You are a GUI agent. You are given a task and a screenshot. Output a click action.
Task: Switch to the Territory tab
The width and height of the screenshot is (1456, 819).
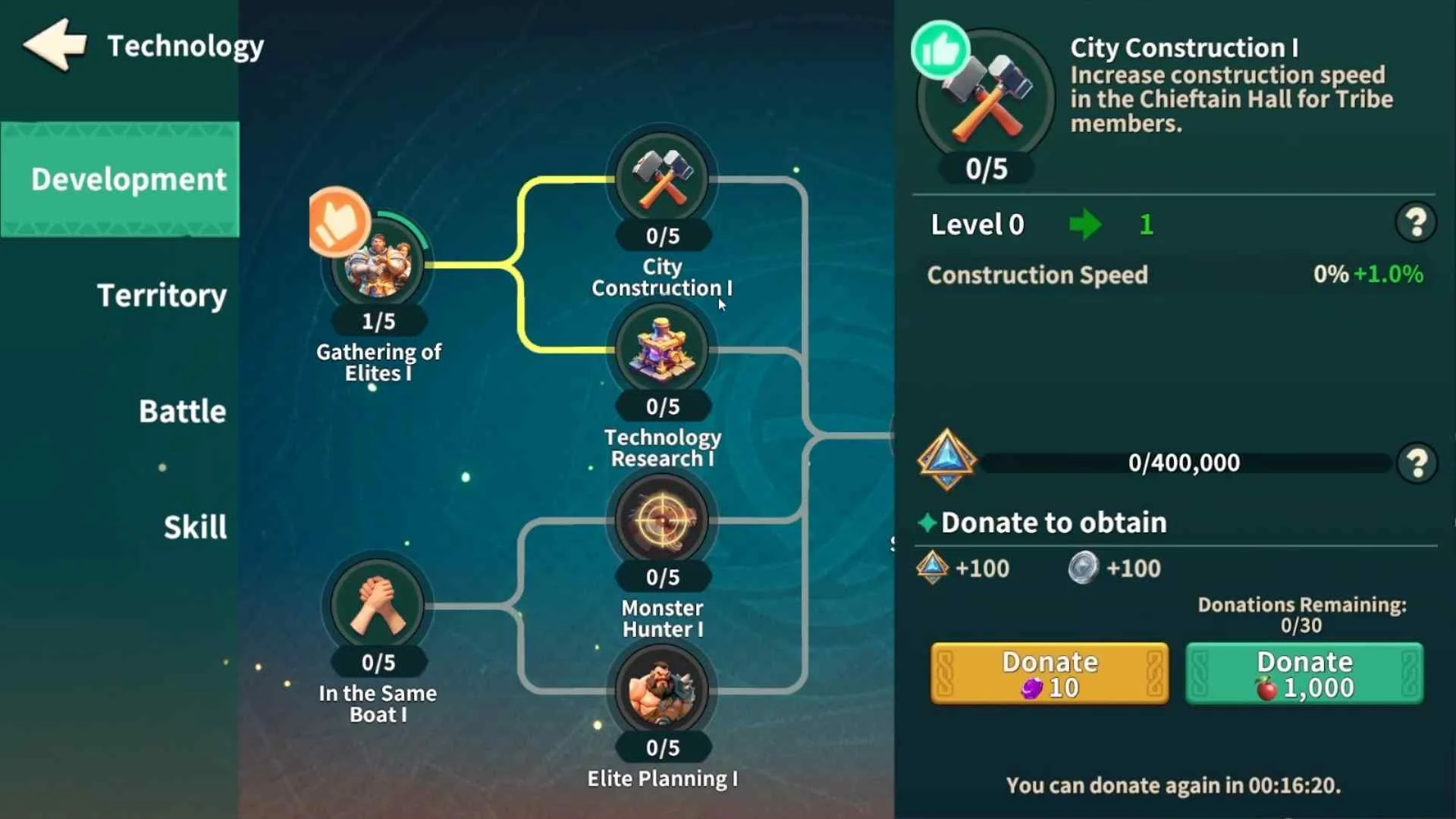click(161, 296)
